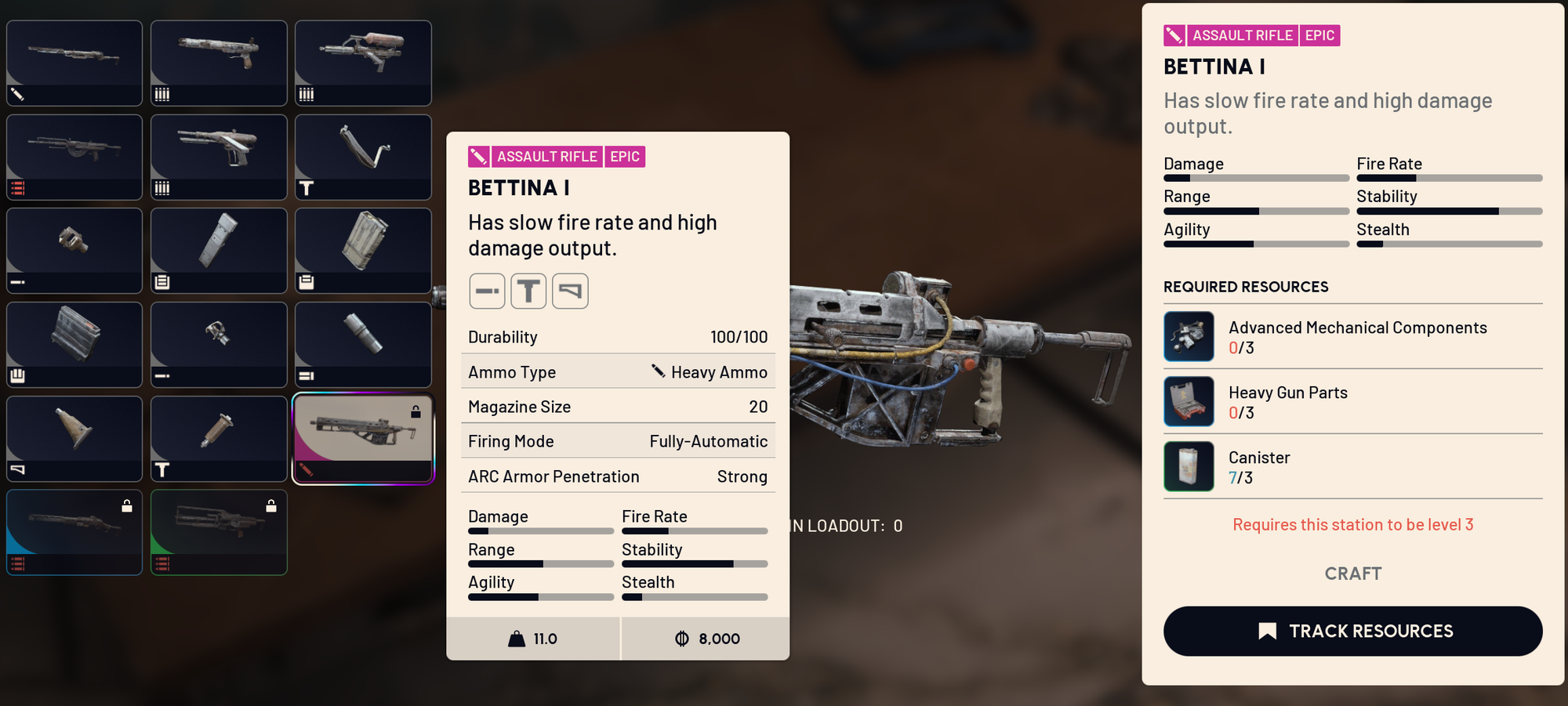Select the pistol with the brown wooden grip
Screen dimensions: 1568x706
click(x=219, y=63)
